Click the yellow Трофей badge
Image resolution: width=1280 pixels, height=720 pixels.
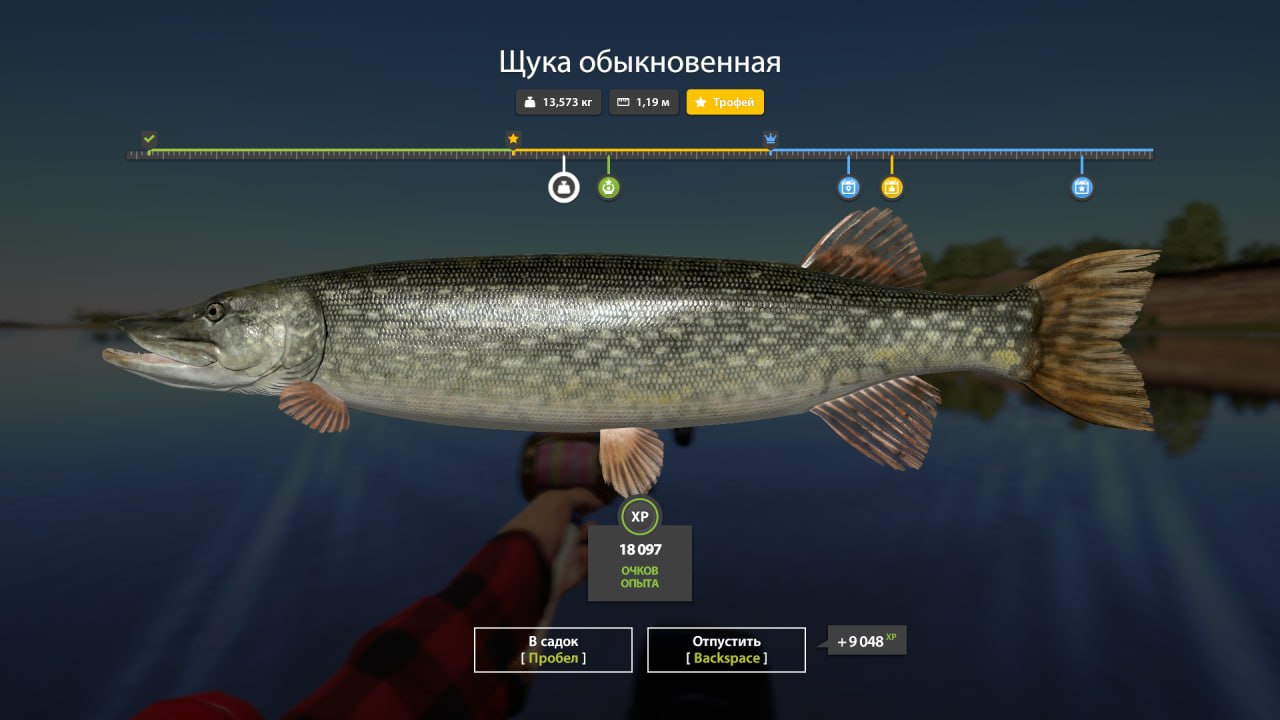[x=724, y=101]
